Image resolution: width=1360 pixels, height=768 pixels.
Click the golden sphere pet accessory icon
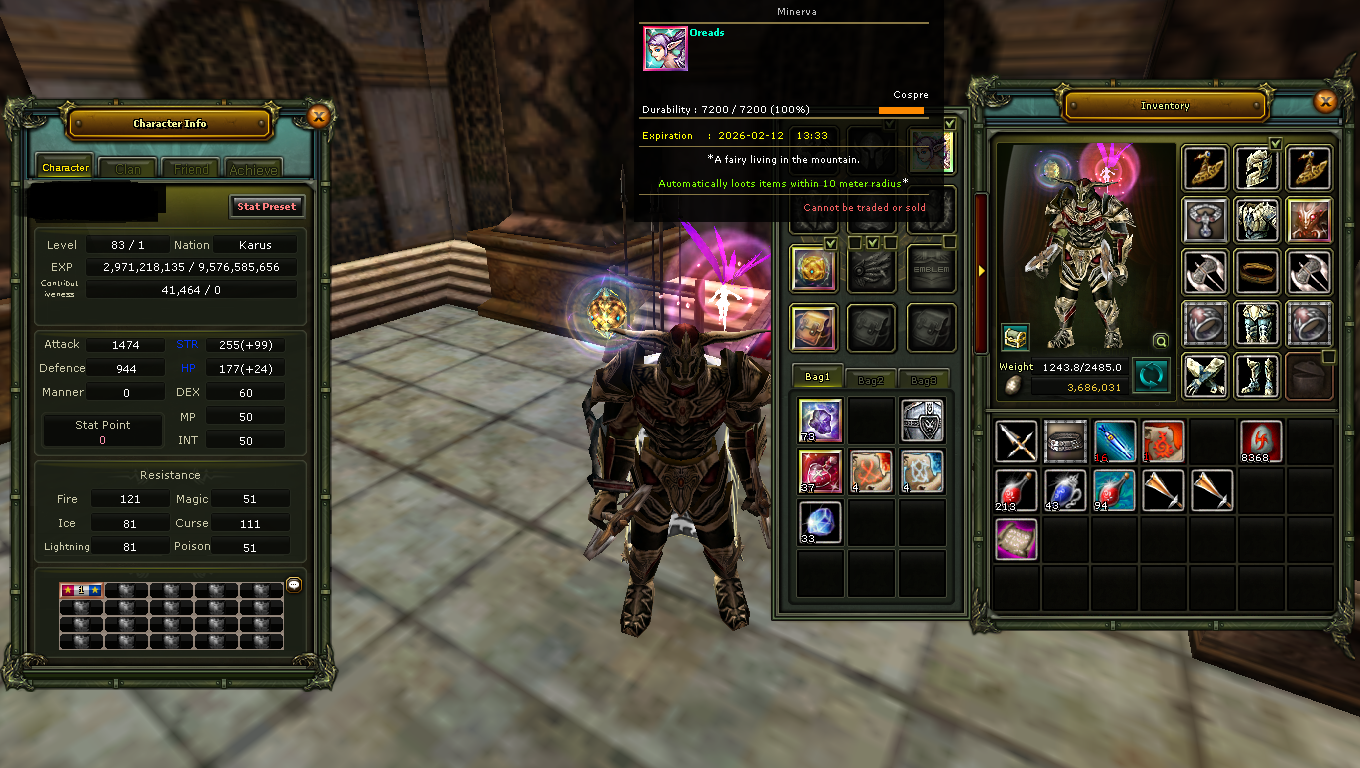point(813,269)
